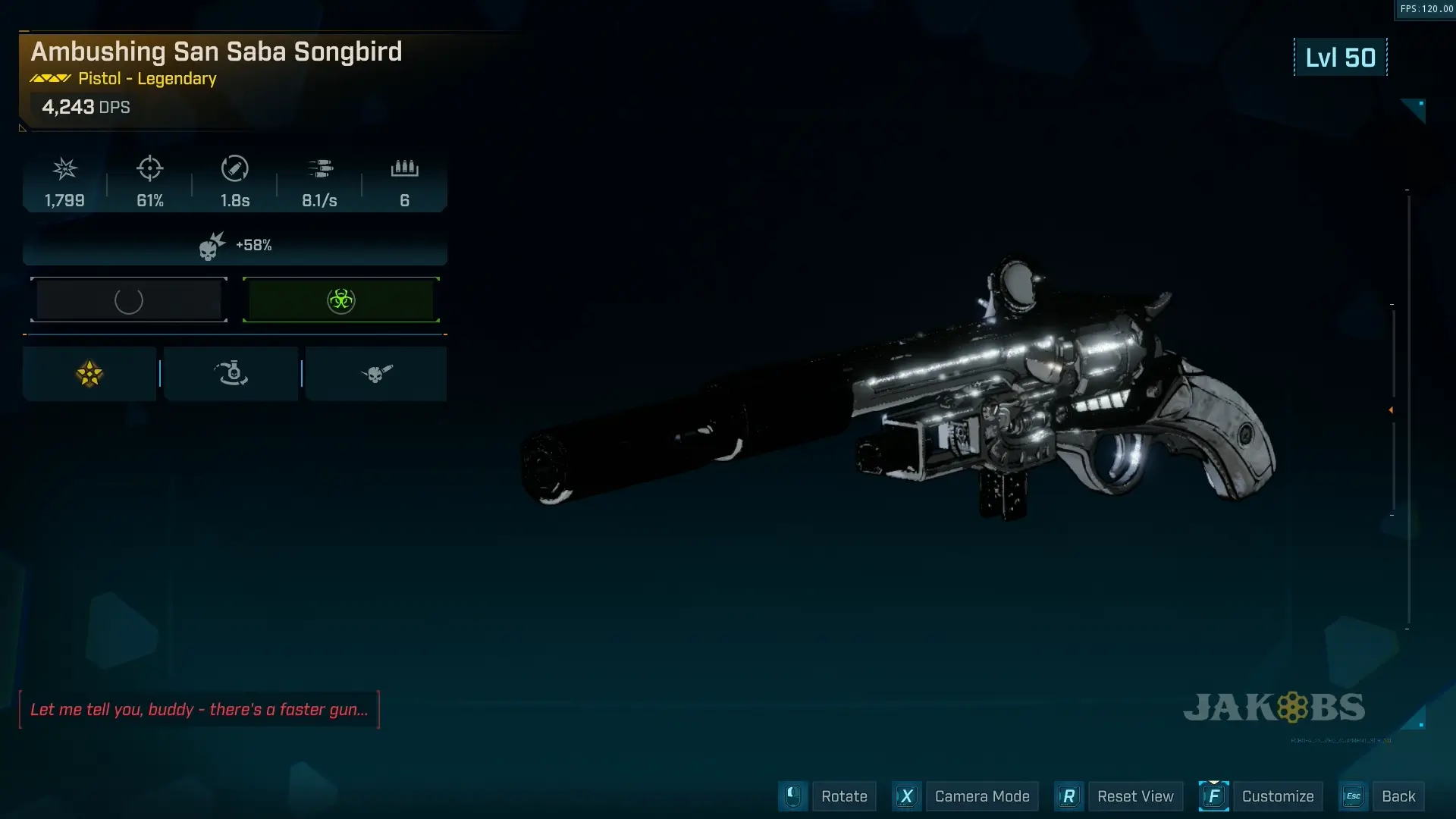
Task: Choose Reset View
Action: (1134, 796)
